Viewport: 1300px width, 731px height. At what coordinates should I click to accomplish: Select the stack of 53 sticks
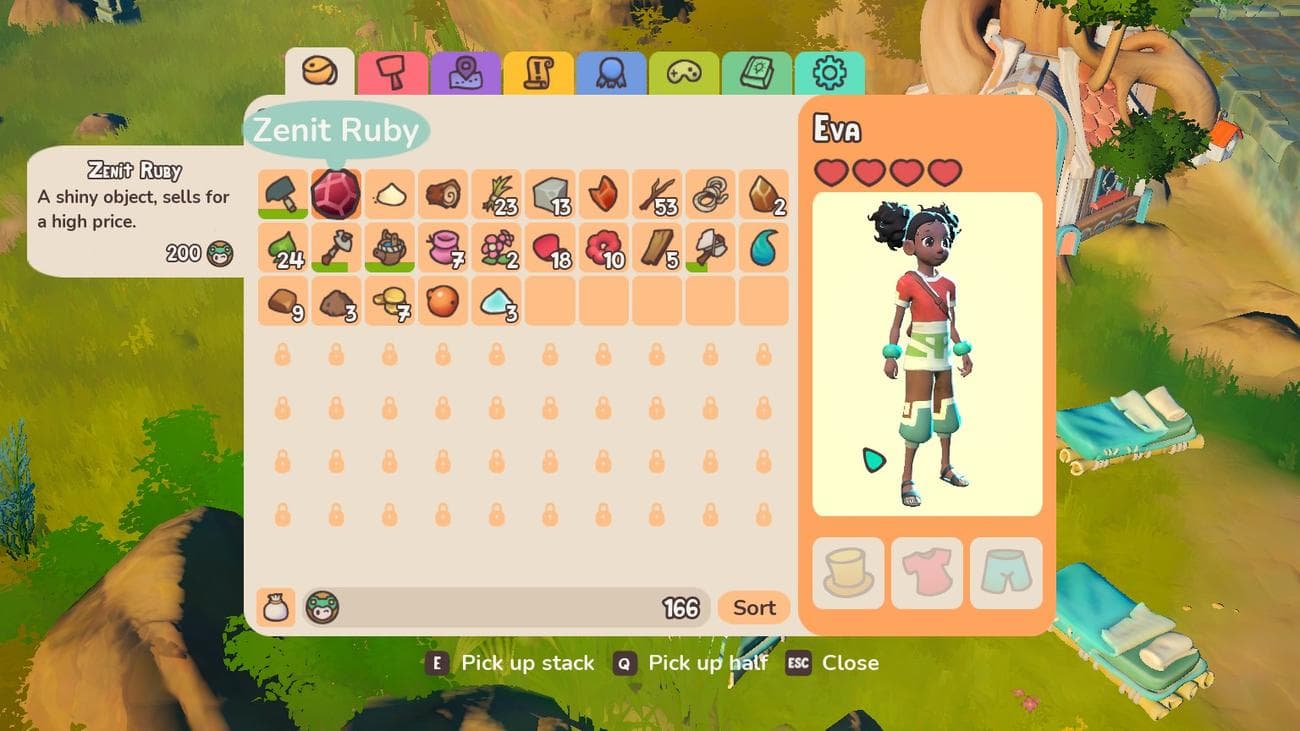click(x=657, y=194)
